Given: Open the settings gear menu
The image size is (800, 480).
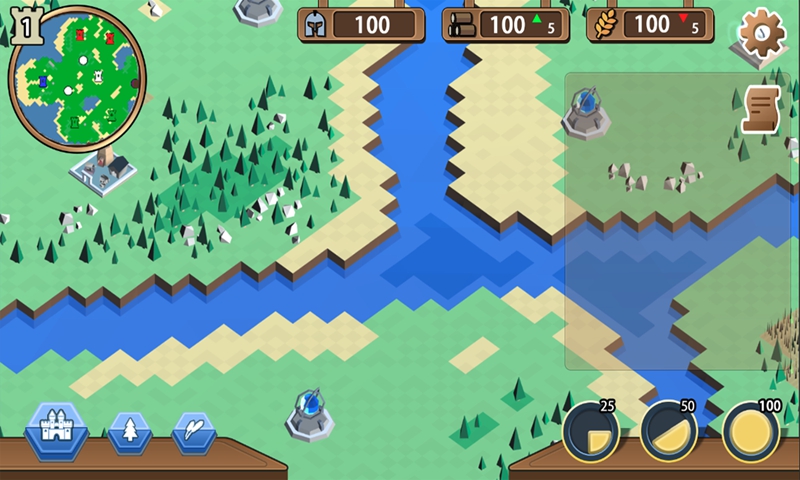Looking at the screenshot, I should 762,33.
